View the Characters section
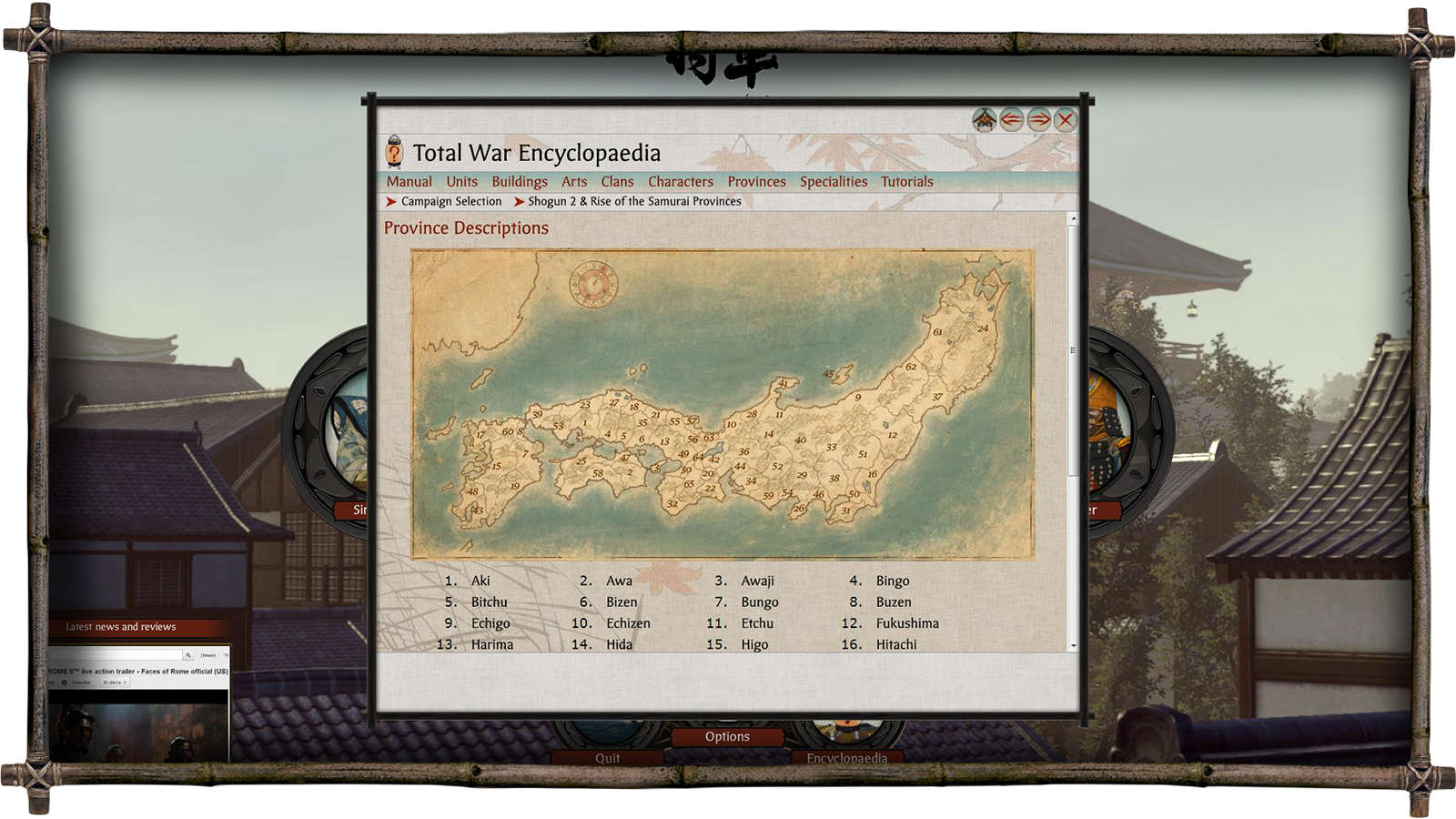This screenshot has height=819, width=1456. 681,182
